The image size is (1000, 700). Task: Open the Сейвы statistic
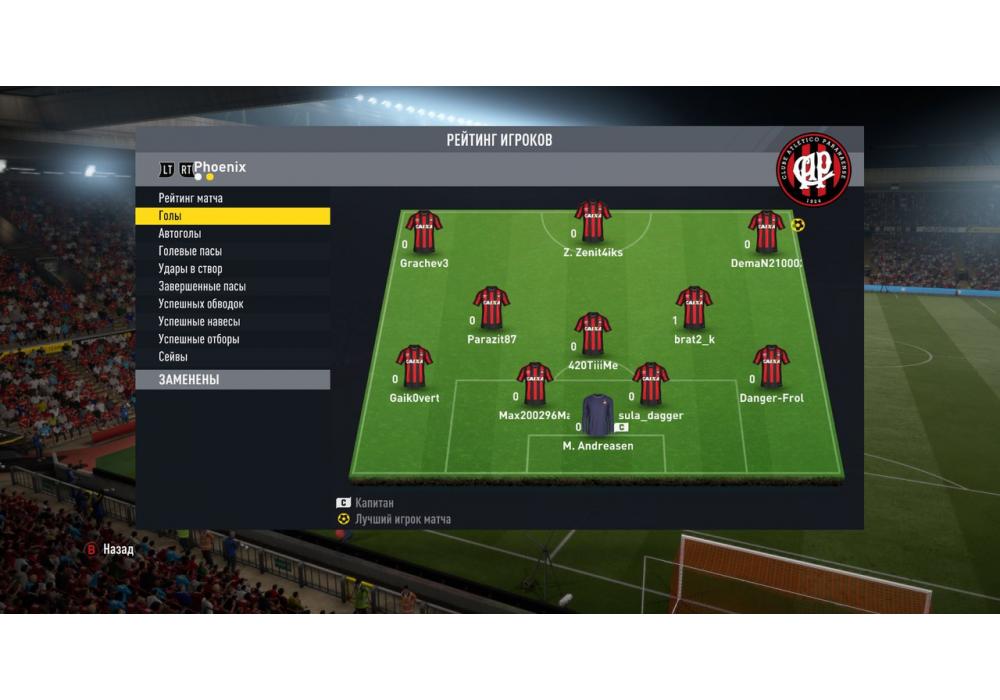(173, 357)
